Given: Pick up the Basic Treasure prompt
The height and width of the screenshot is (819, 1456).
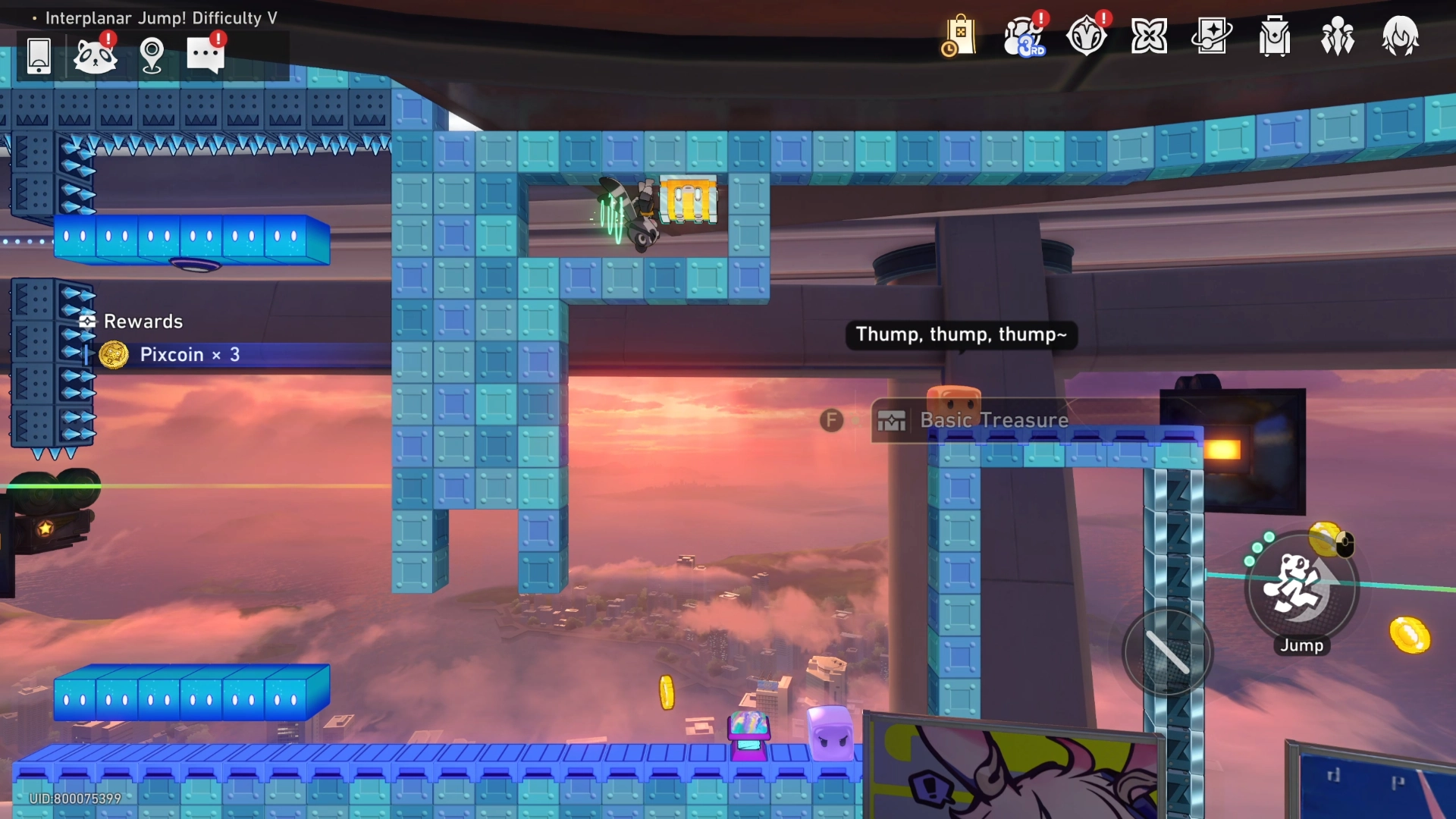Looking at the screenshot, I should pyautogui.click(x=993, y=420).
